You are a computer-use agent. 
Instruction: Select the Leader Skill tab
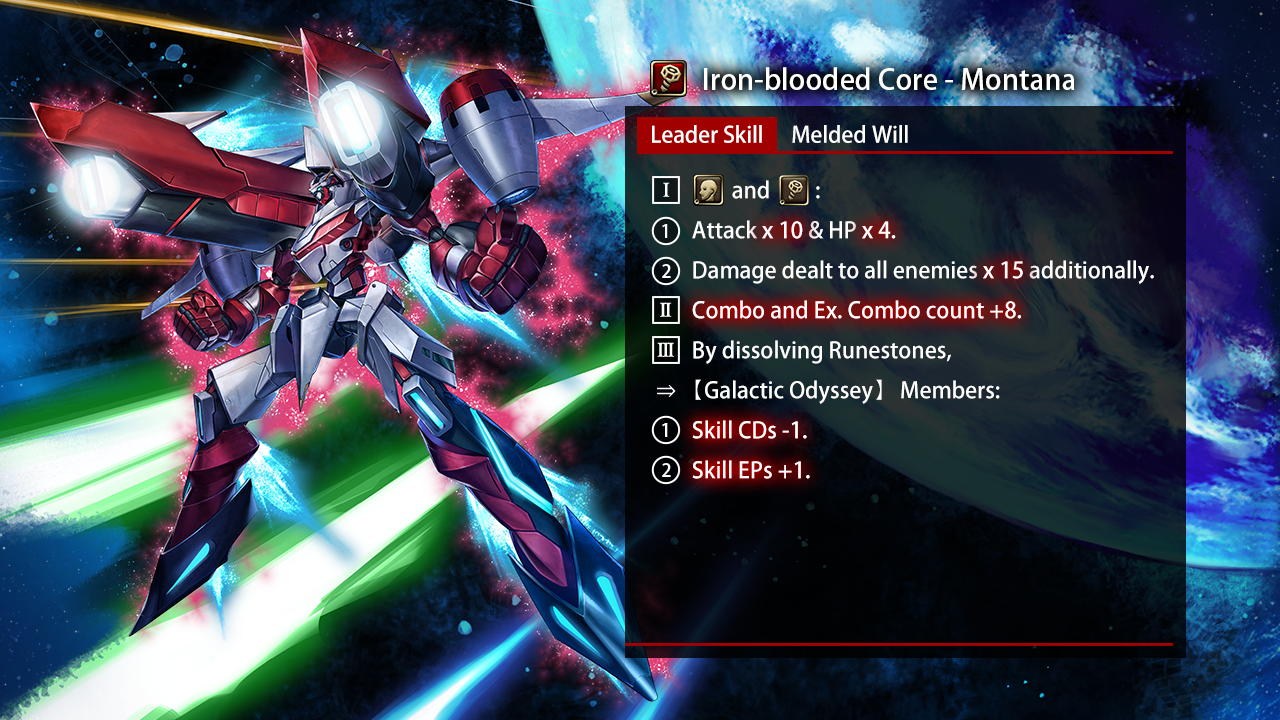coord(706,135)
